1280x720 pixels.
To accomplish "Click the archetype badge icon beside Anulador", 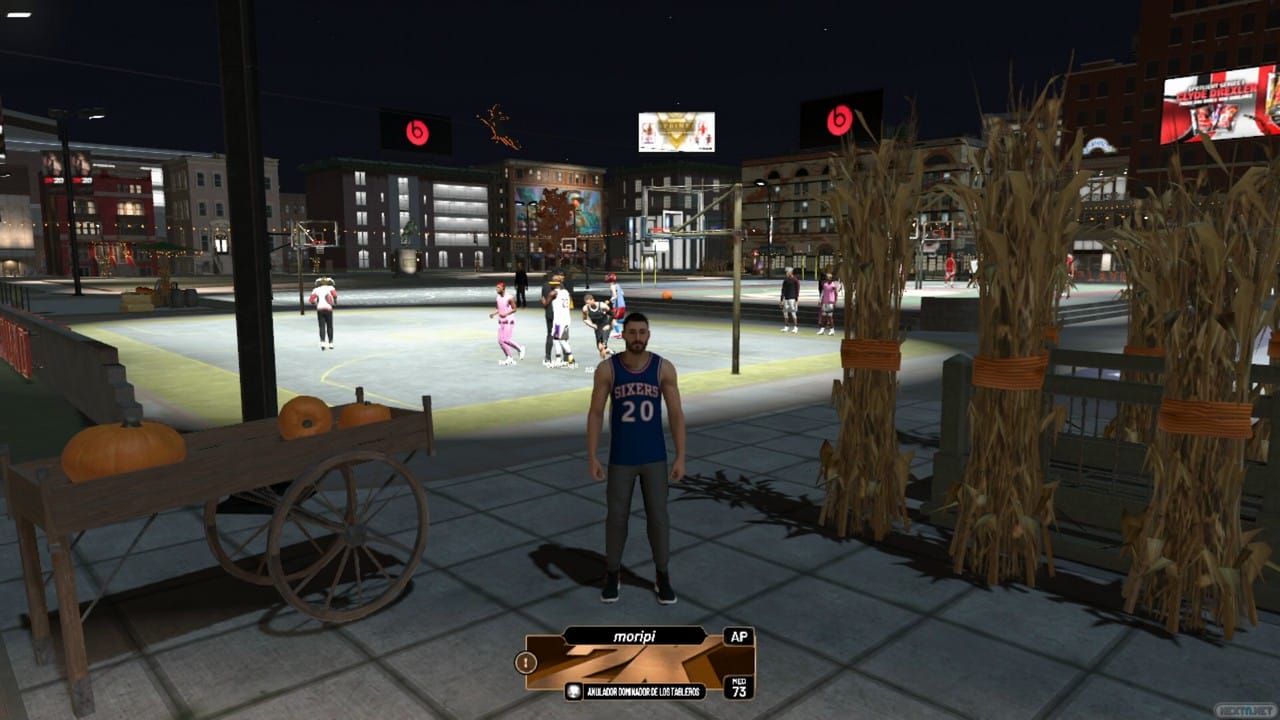I will pyautogui.click(x=574, y=691).
